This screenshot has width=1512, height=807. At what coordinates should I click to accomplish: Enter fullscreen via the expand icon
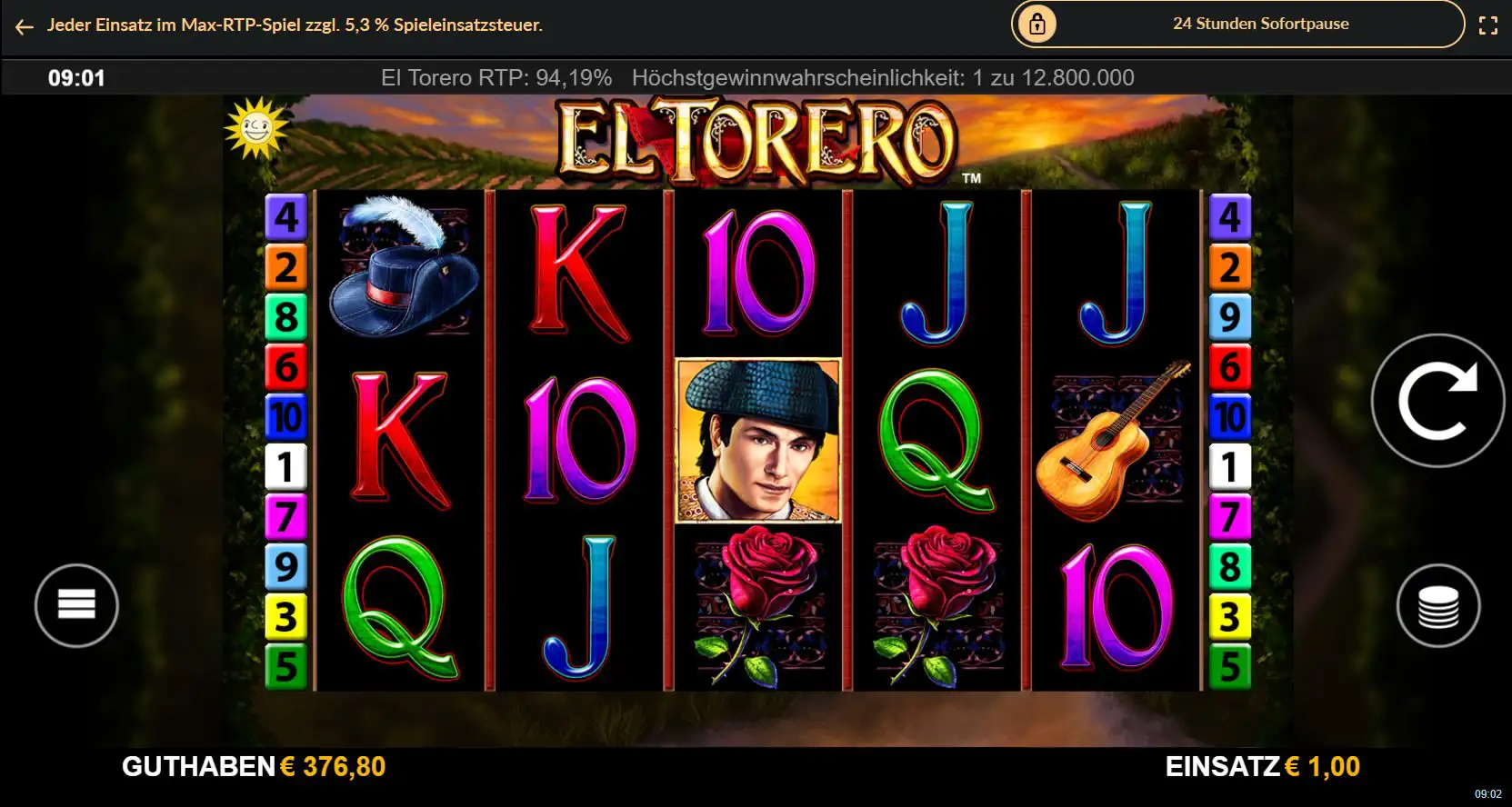tap(1489, 25)
